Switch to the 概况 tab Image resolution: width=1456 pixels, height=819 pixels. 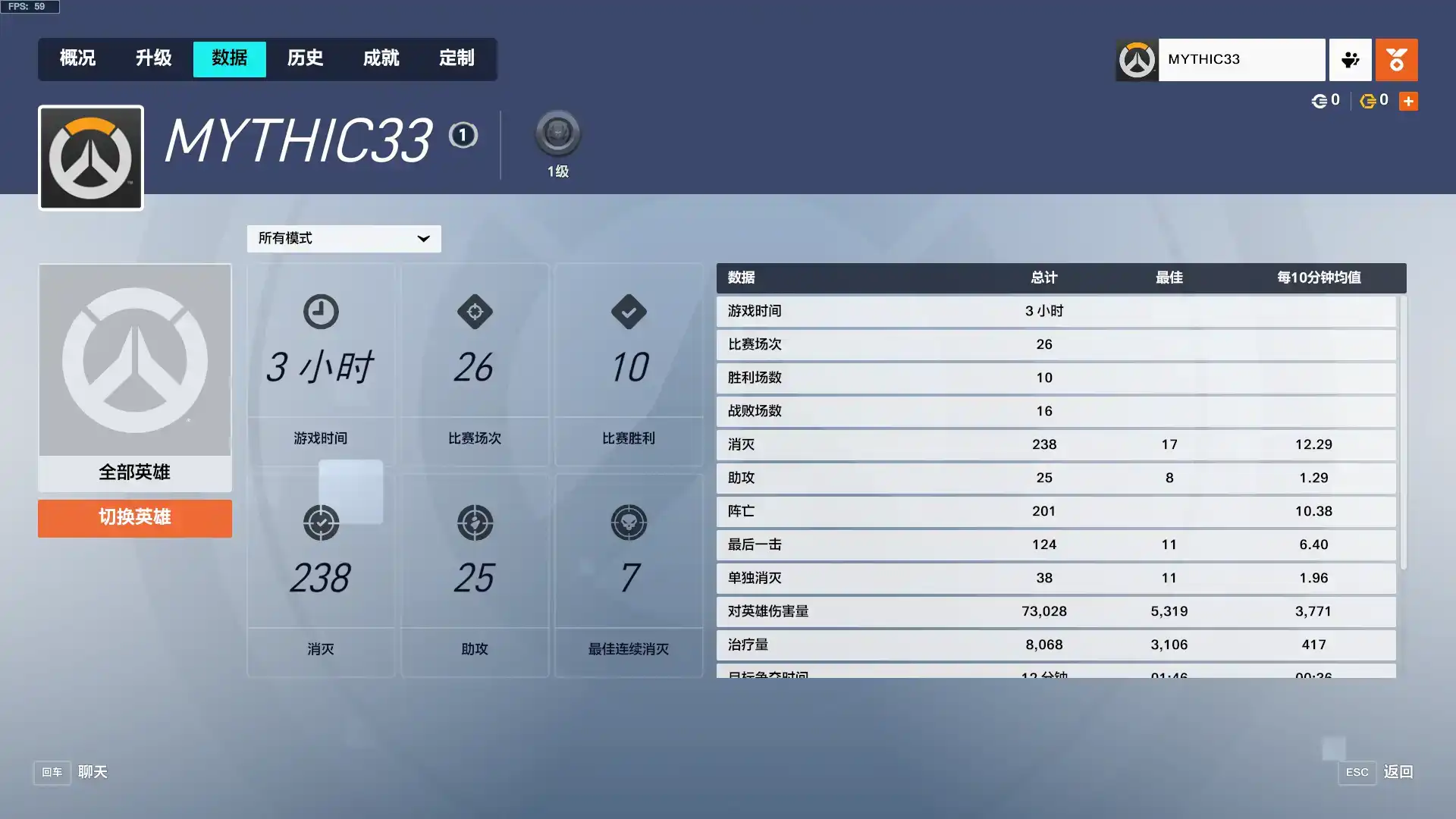point(77,58)
